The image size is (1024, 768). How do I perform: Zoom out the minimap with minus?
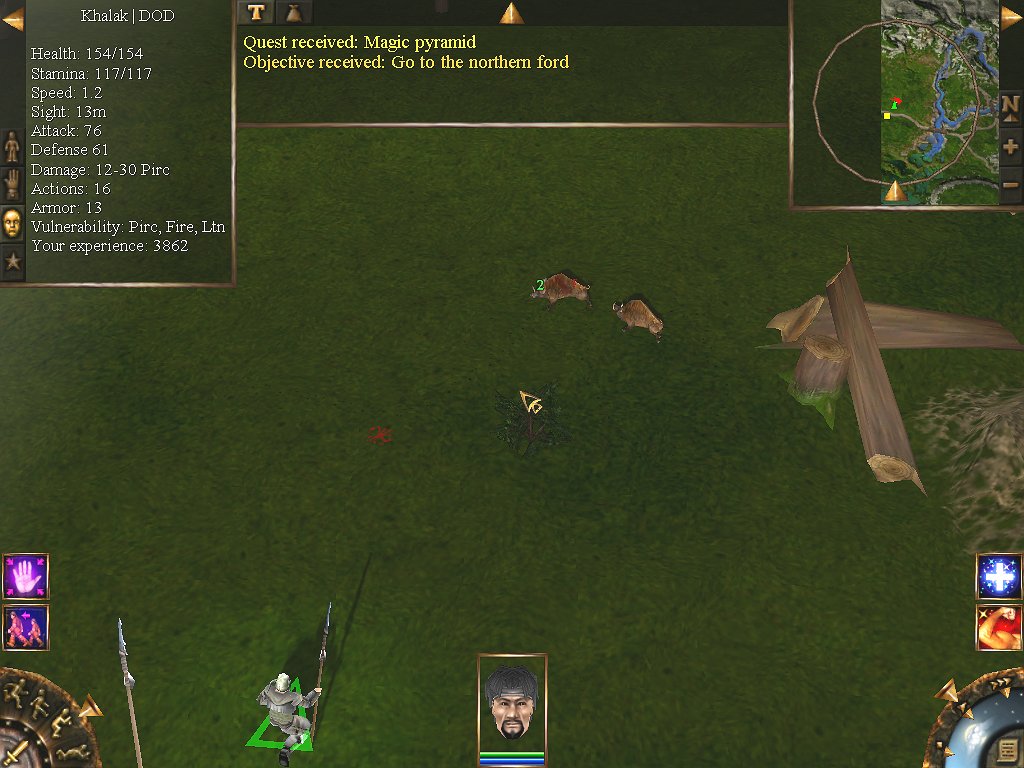[x=1010, y=185]
